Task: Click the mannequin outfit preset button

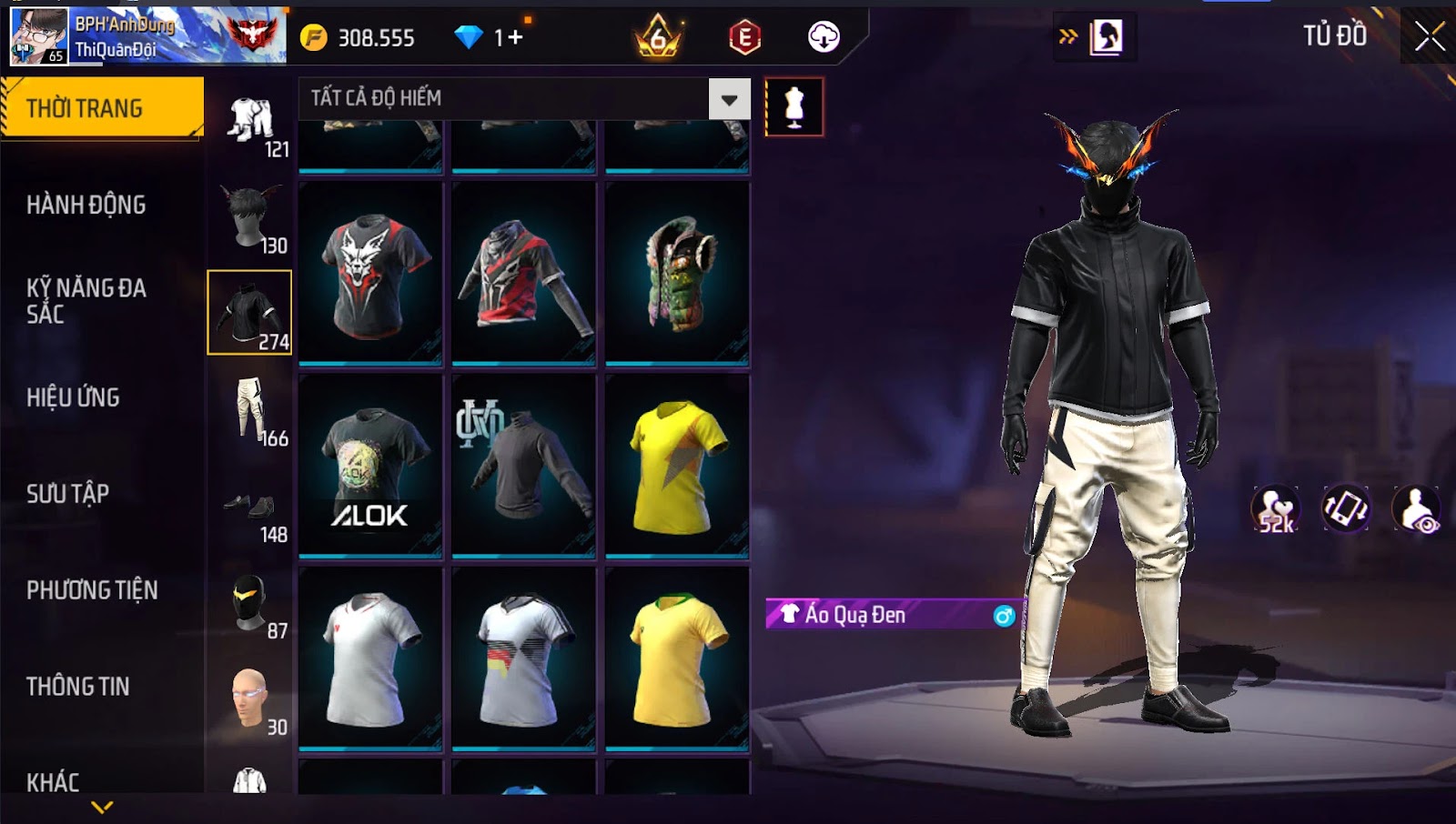Action: (794, 107)
